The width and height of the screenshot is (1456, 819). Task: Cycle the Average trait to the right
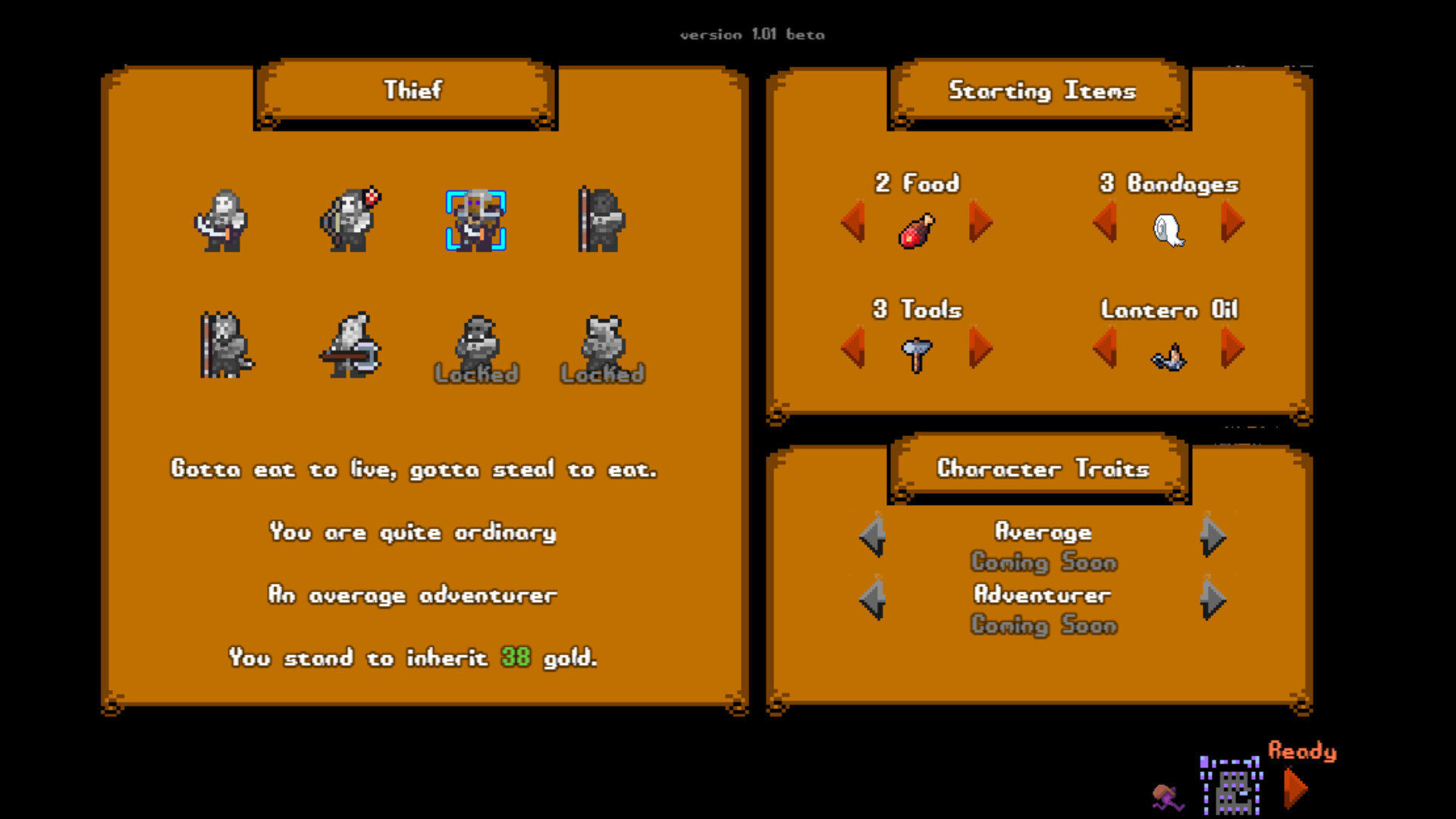(x=1211, y=537)
